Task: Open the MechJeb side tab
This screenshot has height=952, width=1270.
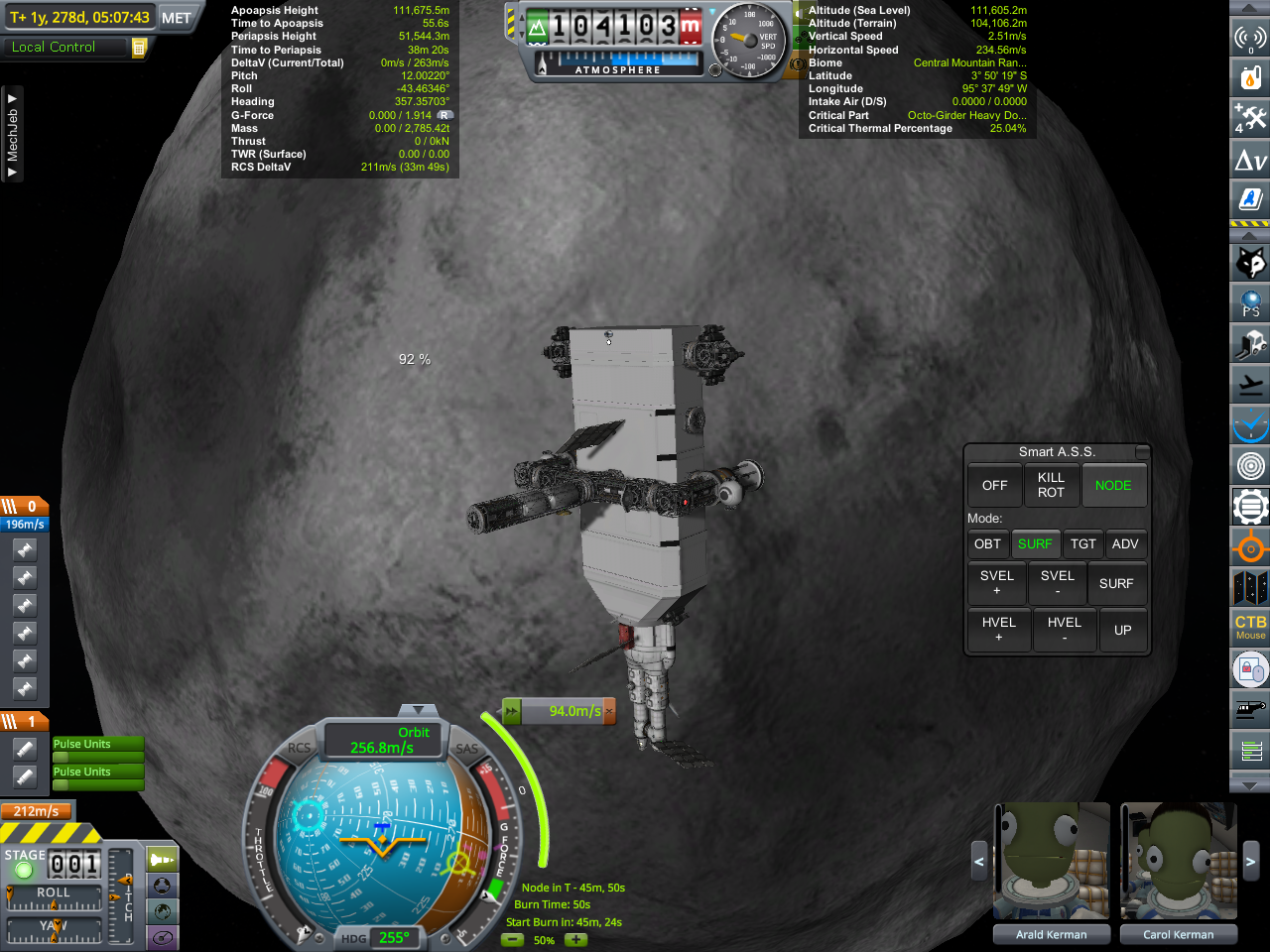Action: tap(12, 134)
